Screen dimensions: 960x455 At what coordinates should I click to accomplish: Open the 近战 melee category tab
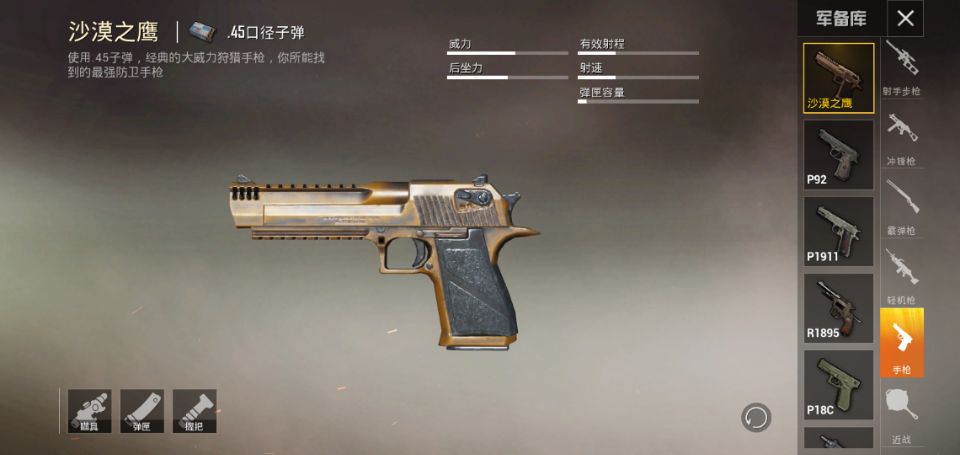[x=901, y=414]
